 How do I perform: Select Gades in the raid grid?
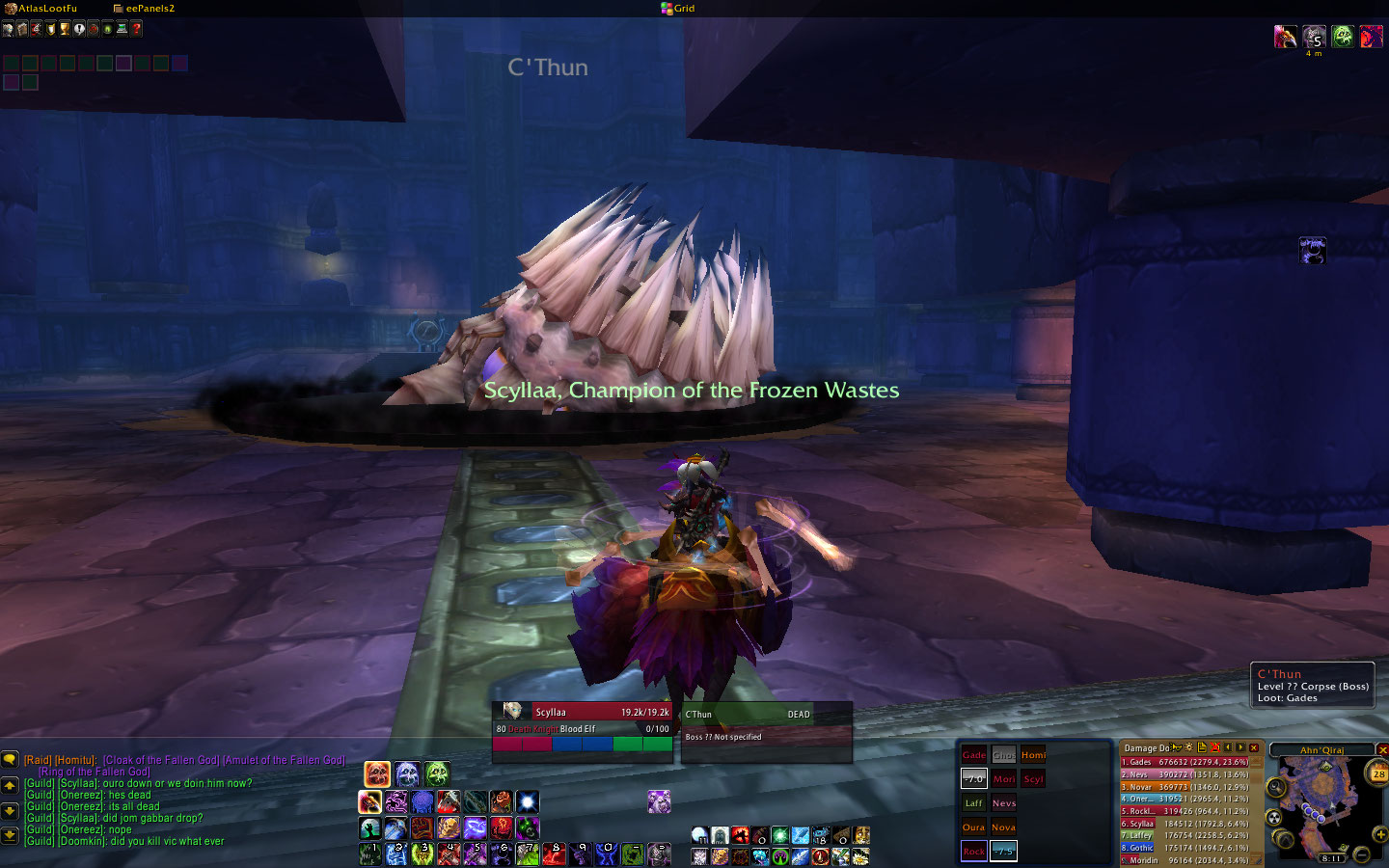974,755
